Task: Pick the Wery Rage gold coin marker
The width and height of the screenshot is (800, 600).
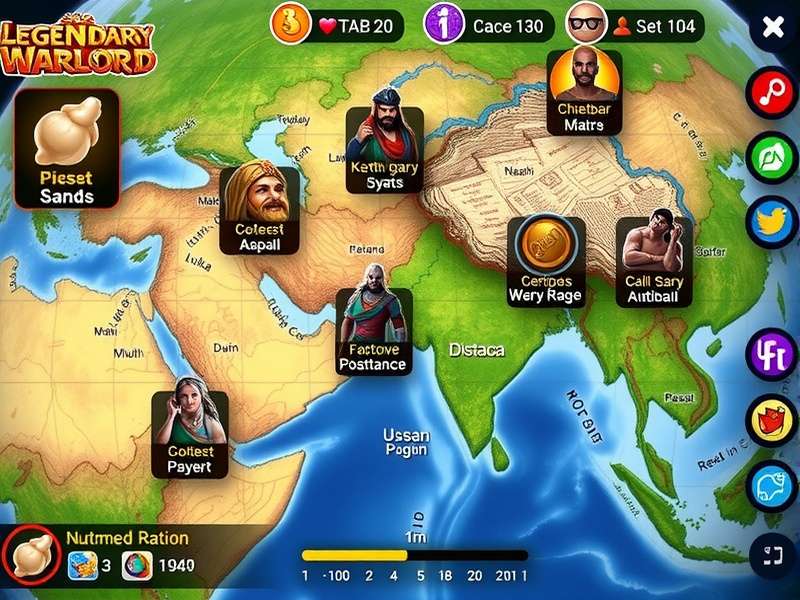Action: coord(545,260)
